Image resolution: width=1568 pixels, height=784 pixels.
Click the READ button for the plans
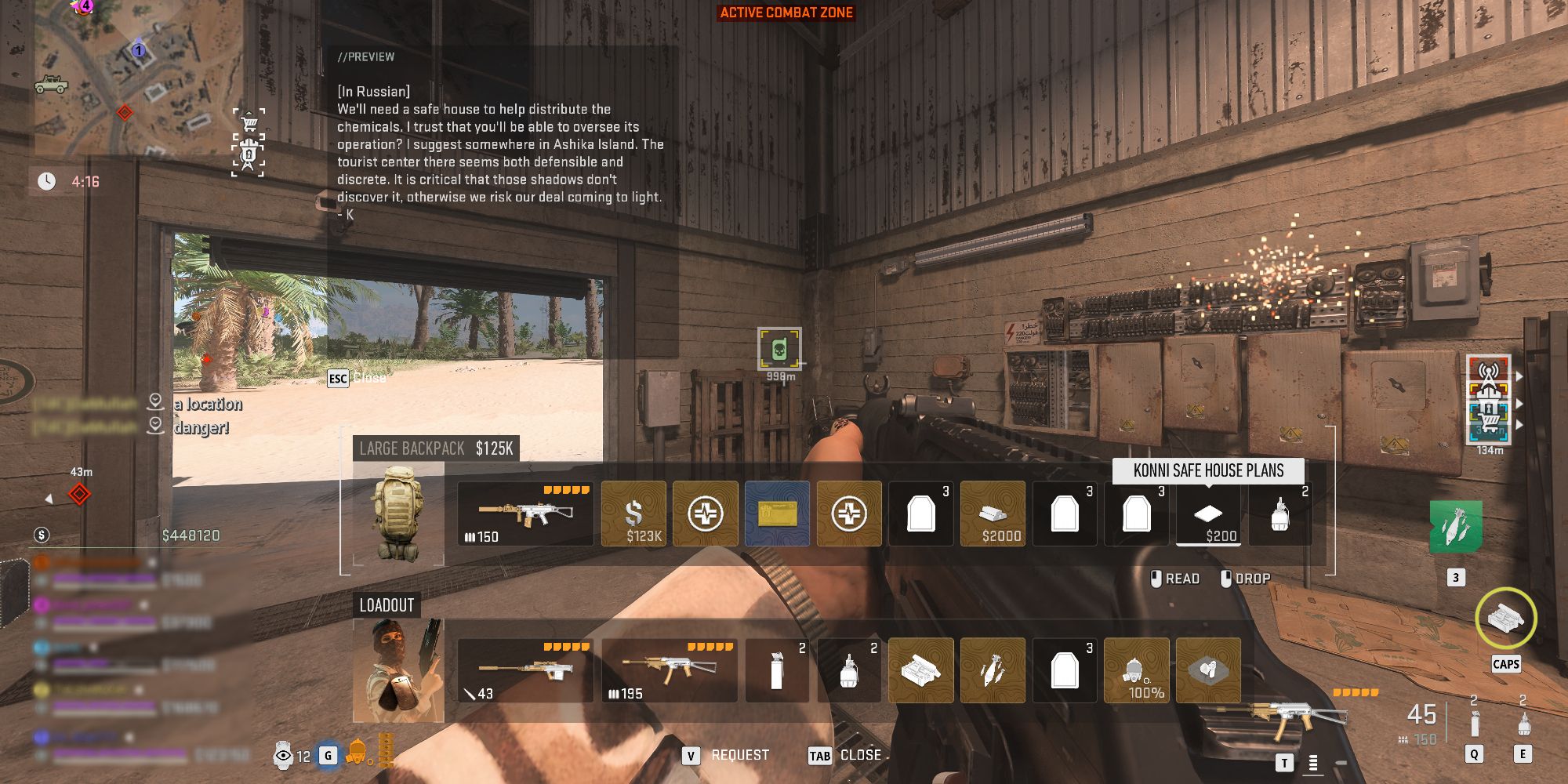pyautogui.click(x=1181, y=578)
